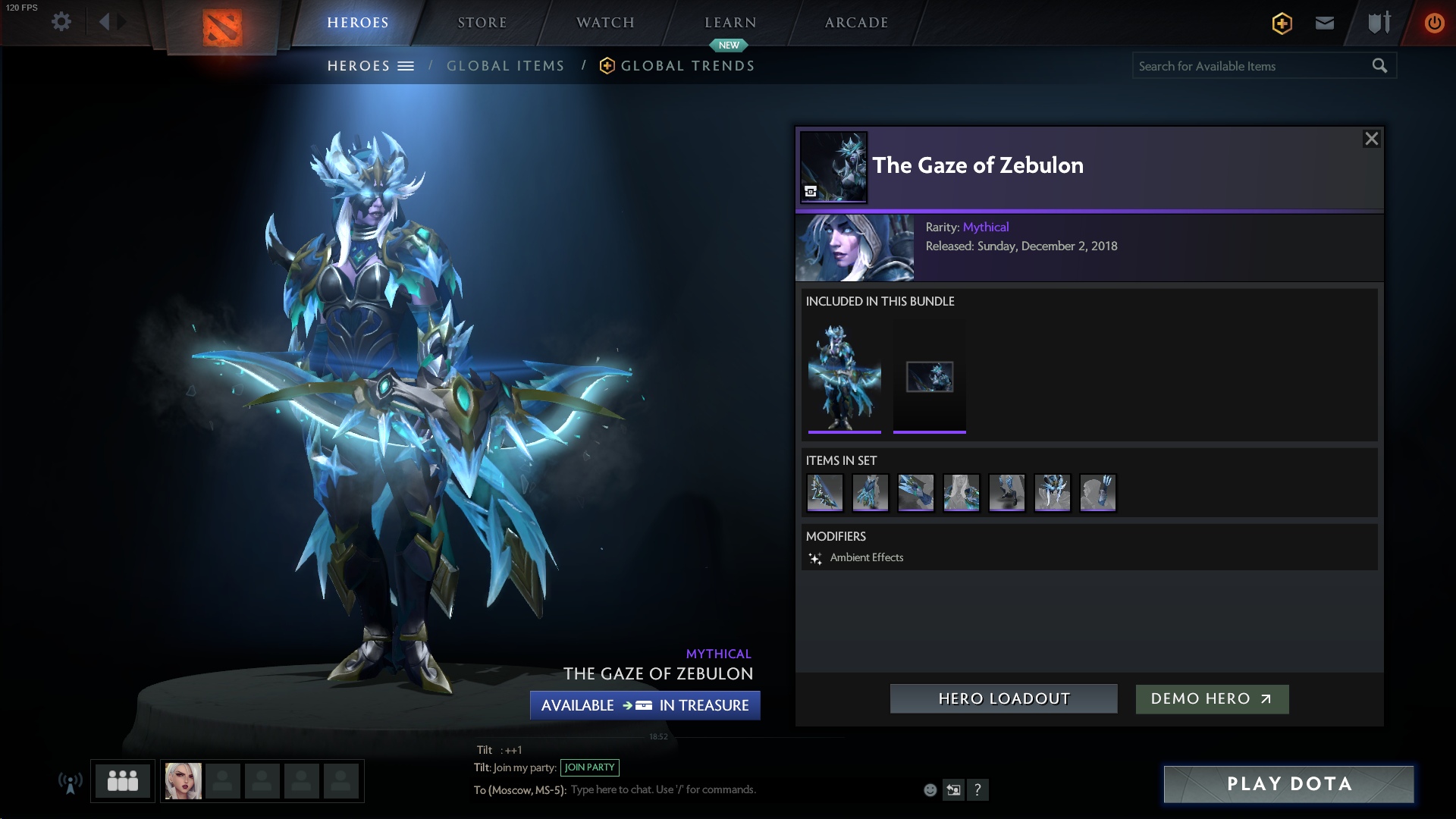This screenshot has height=819, width=1456.
Task: Join Tilt's party from chat
Action: click(589, 767)
